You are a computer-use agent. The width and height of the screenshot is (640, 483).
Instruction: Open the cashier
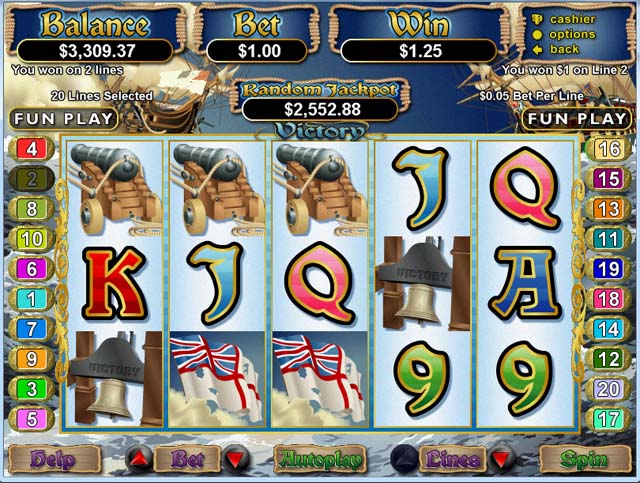coord(572,19)
